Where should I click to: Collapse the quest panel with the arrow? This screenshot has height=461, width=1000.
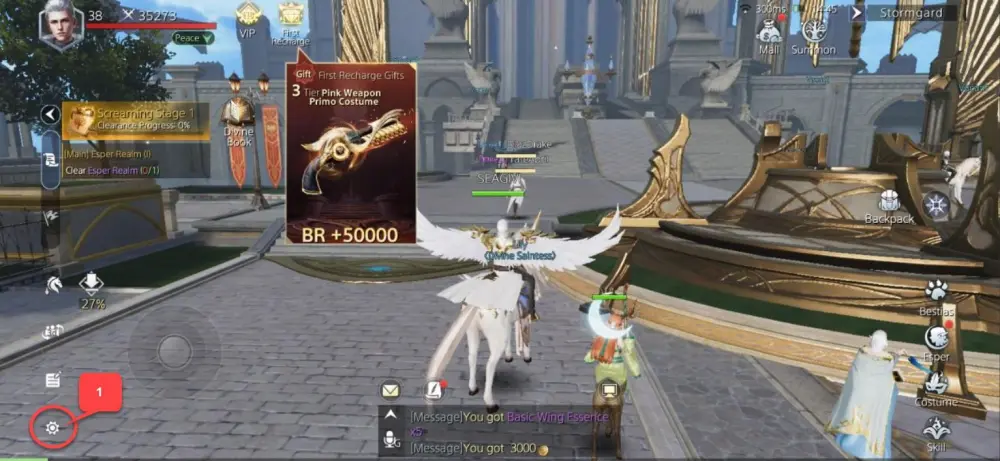[x=50, y=115]
